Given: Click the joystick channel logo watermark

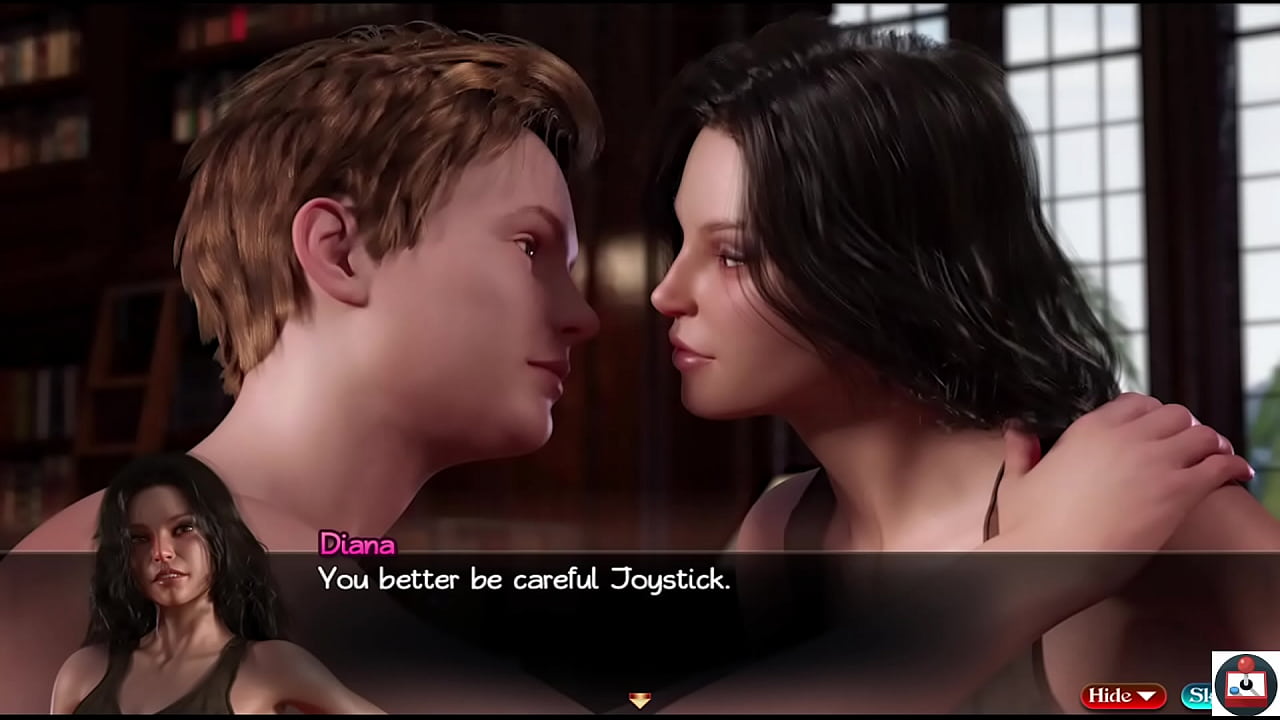Looking at the screenshot, I should pos(1245,685).
